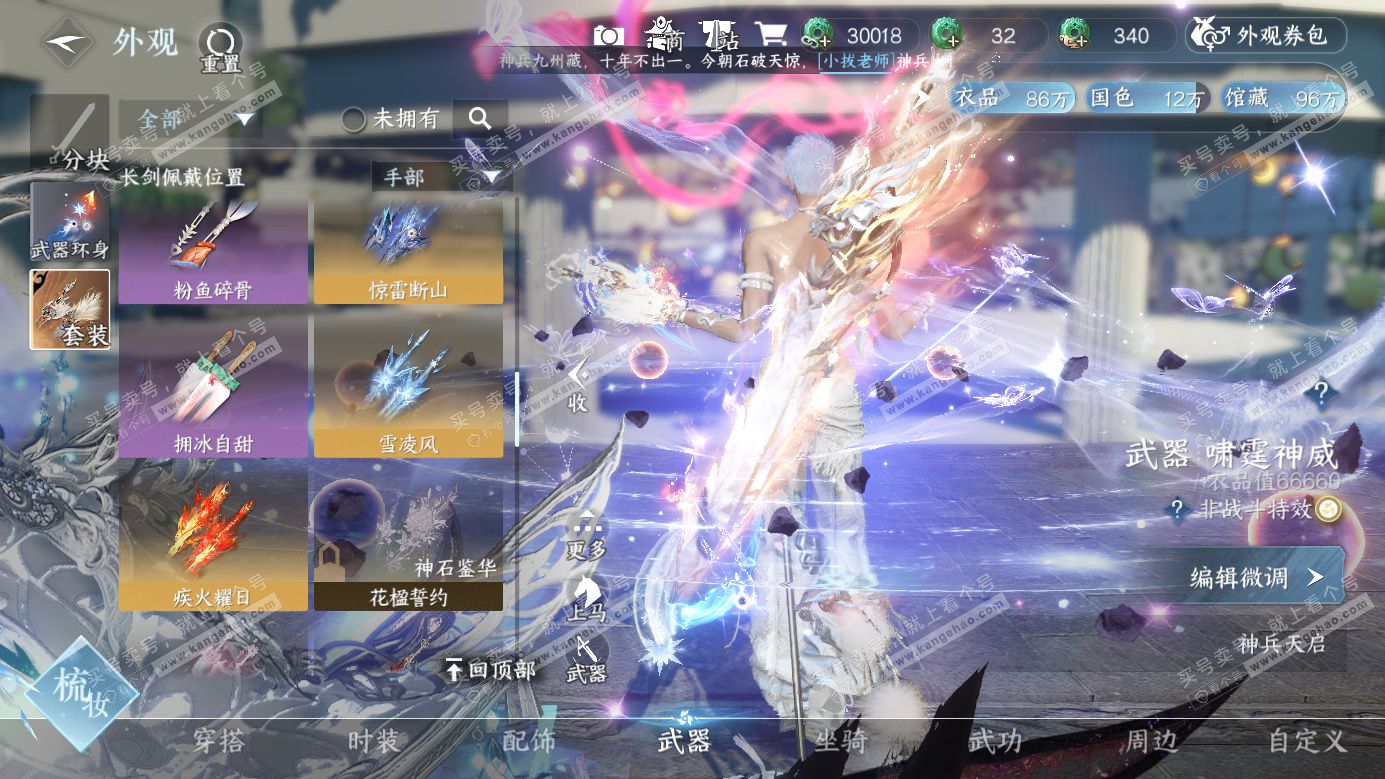
Task: Select the 粉鱼碎骨 weapon skin
Action: tap(213, 250)
